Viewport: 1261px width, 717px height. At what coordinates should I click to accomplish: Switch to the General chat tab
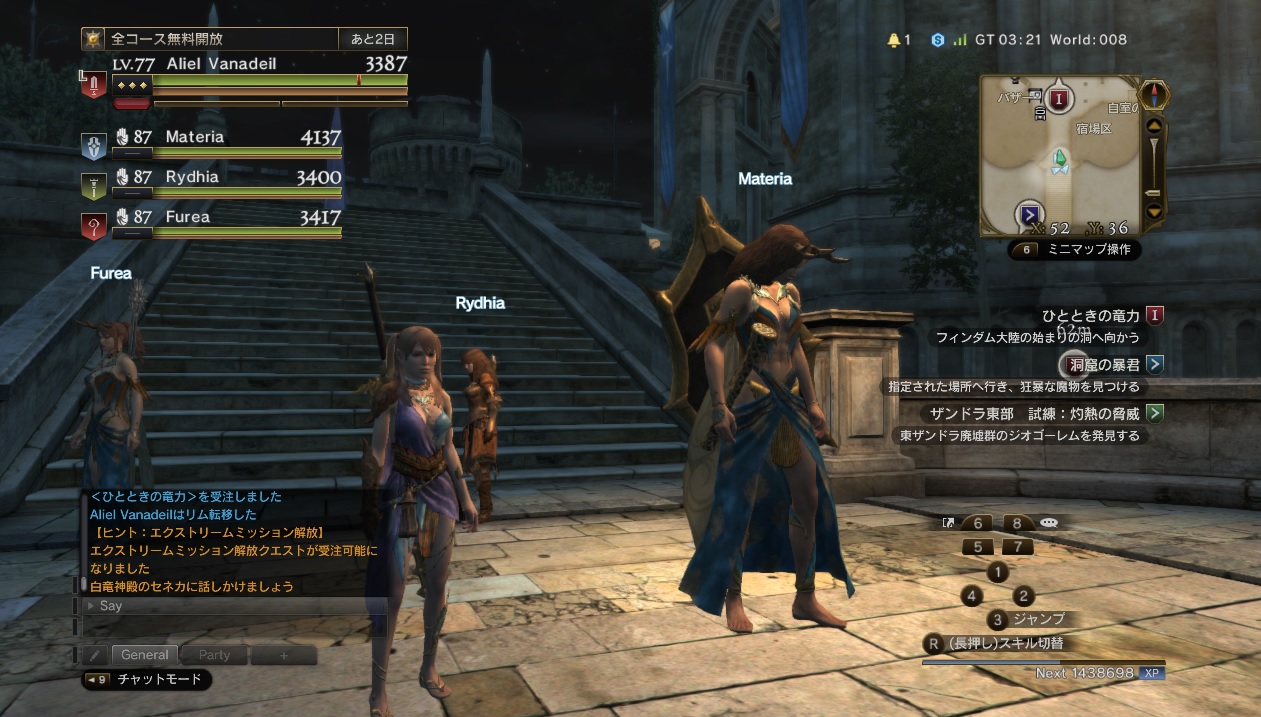tap(145, 655)
